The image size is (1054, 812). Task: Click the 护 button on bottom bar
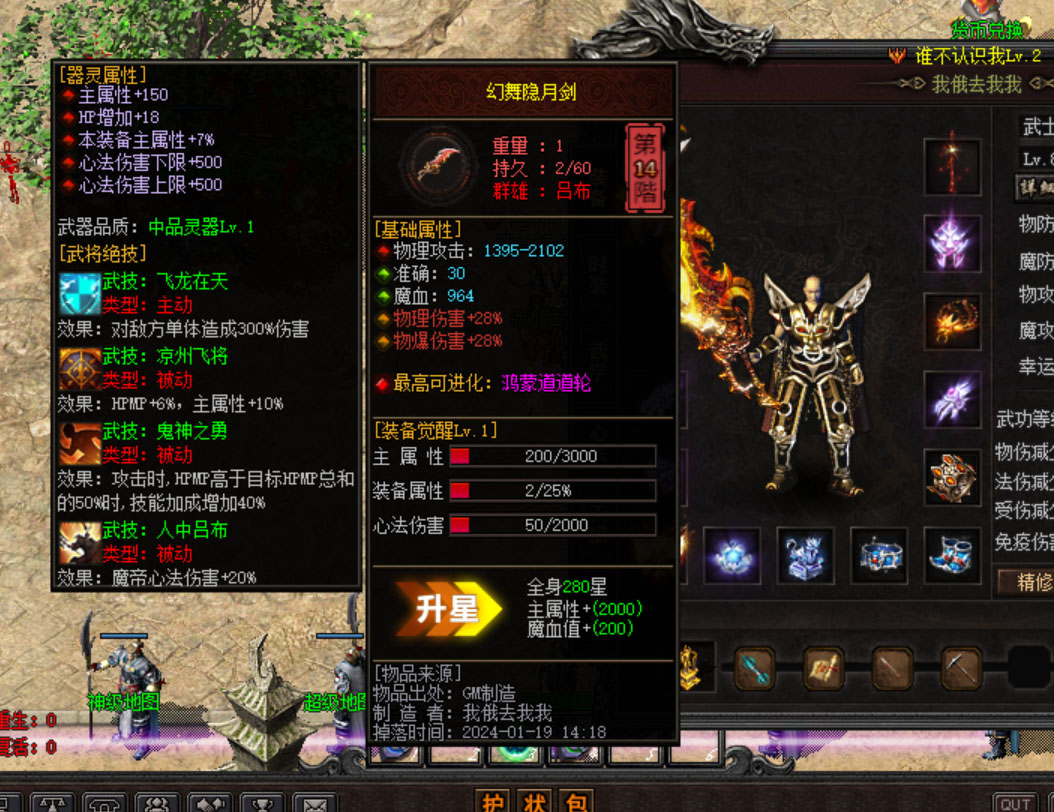[x=493, y=802]
